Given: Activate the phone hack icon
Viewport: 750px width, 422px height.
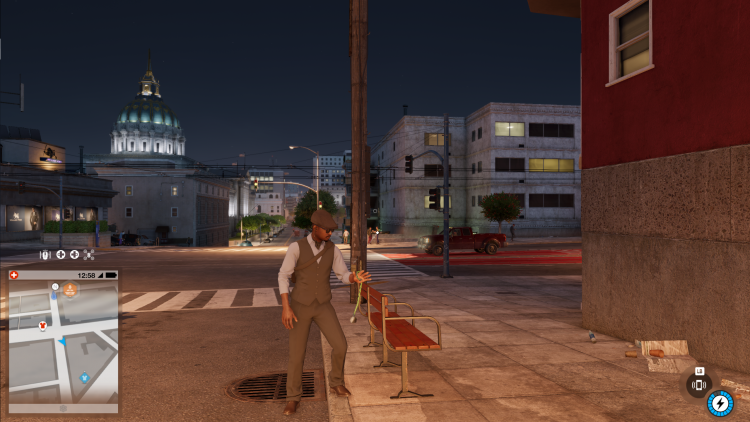Looking at the screenshot, I should [699, 385].
